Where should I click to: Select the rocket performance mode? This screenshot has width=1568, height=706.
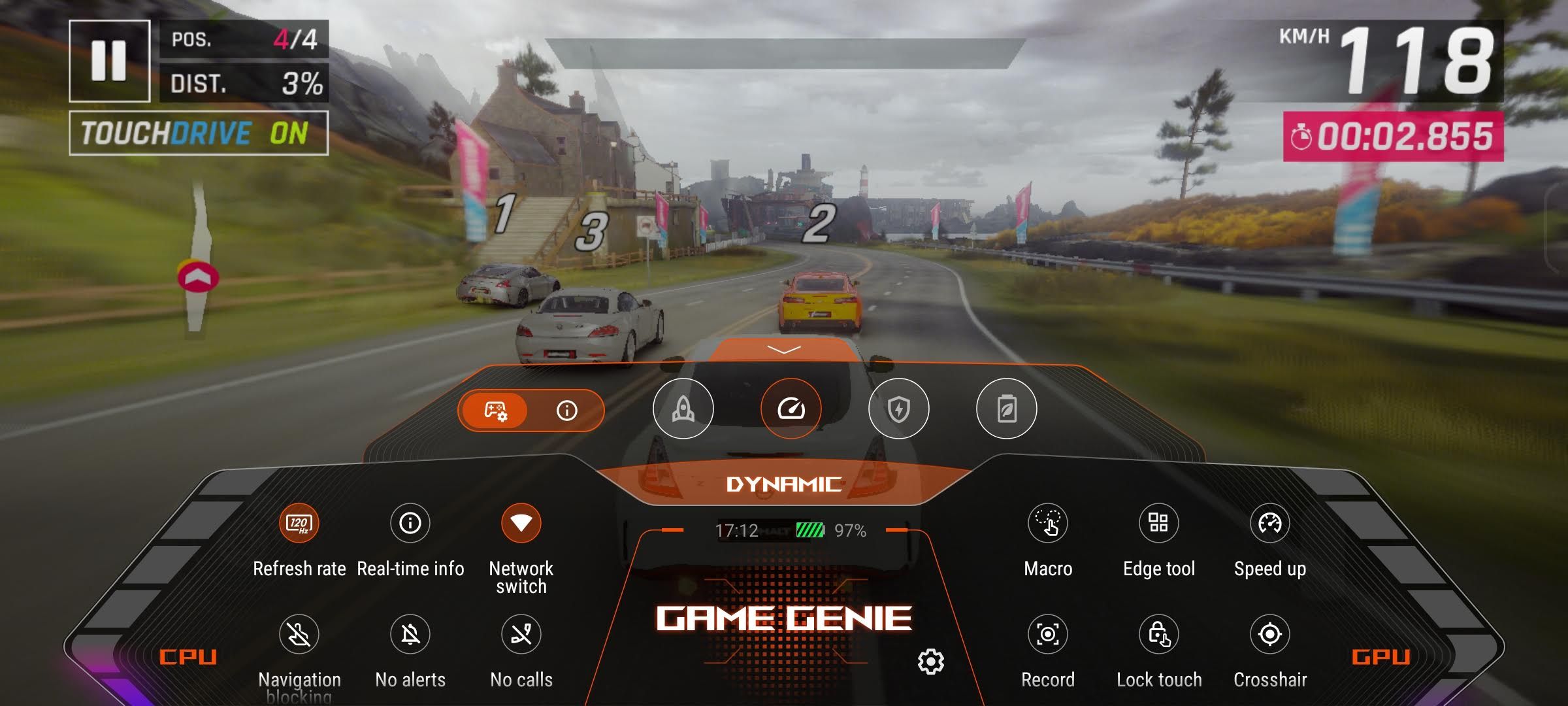[x=683, y=409]
